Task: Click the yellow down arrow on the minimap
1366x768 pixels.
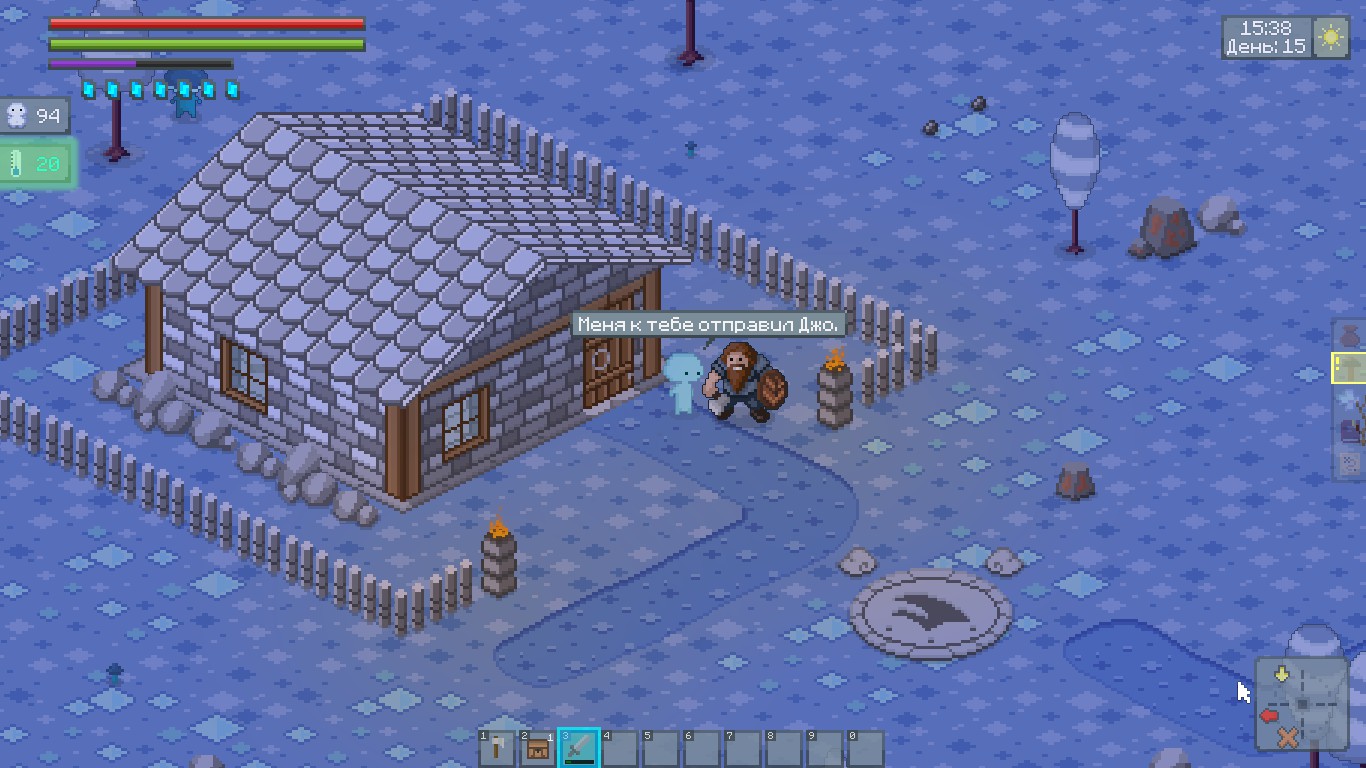Action: click(1281, 674)
